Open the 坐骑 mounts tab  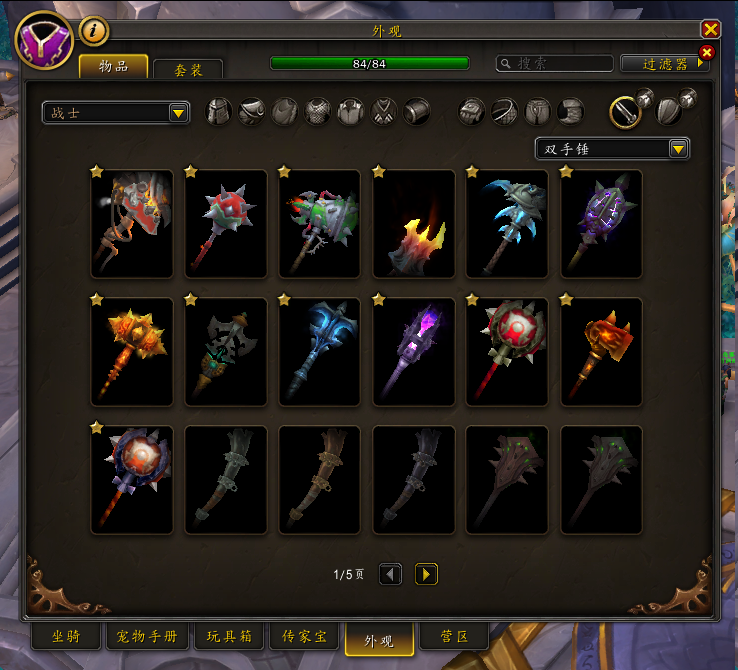(66, 637)
